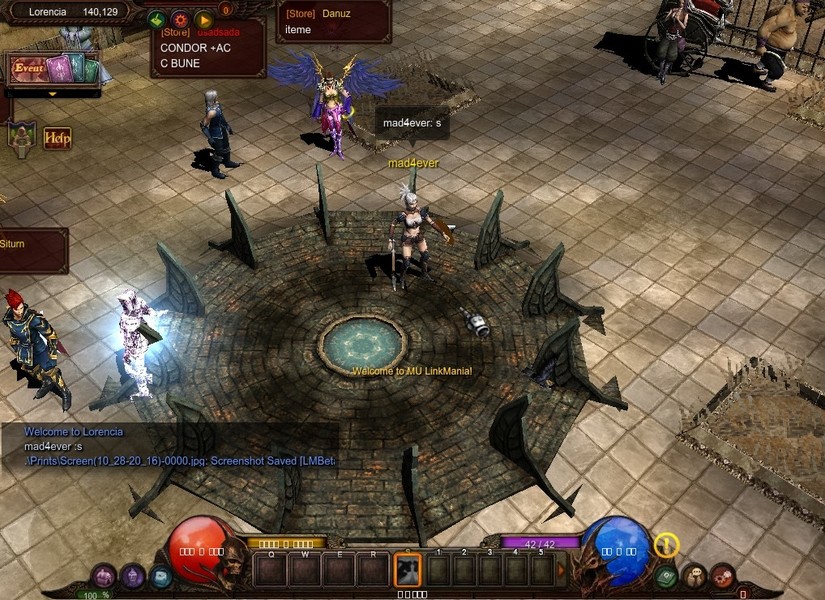The height and width of the screenshot is (600, 825).
Task: Open the speech bubble community icon
Action: click(694, 576)
